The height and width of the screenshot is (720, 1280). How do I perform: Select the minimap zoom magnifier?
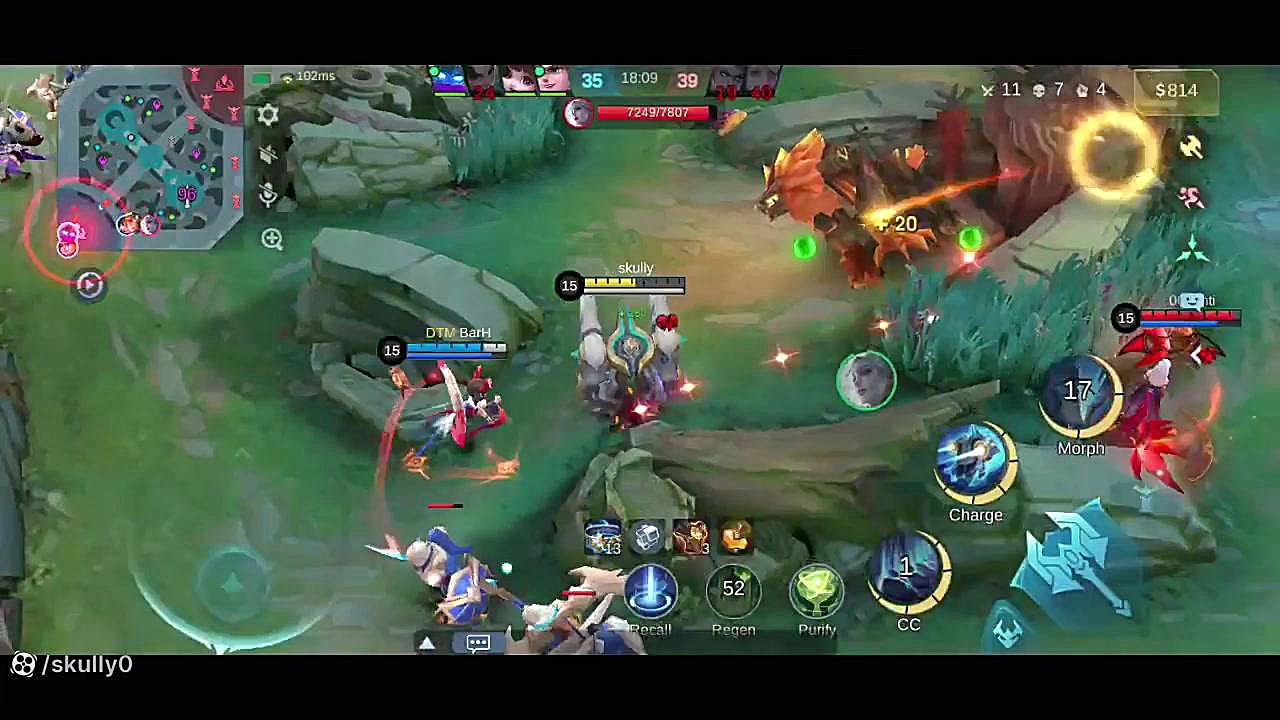point(272,240)
